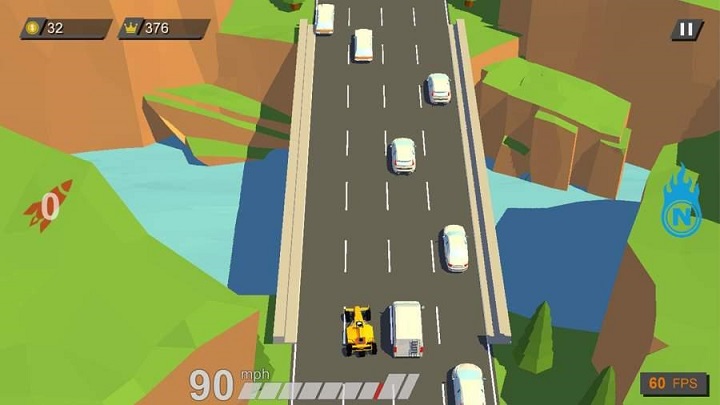
Task: Pause the game with the pause button
Action: coord(685,30)
